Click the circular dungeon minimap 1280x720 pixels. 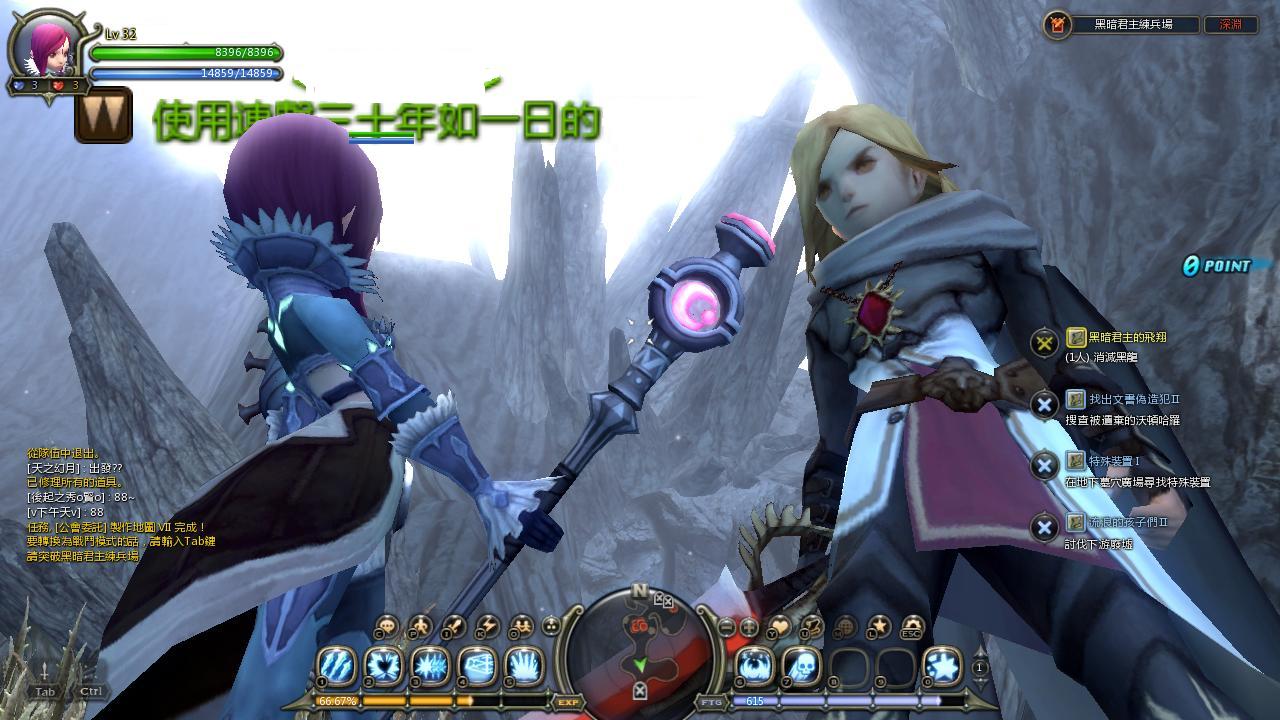click(x=640, y=645)
